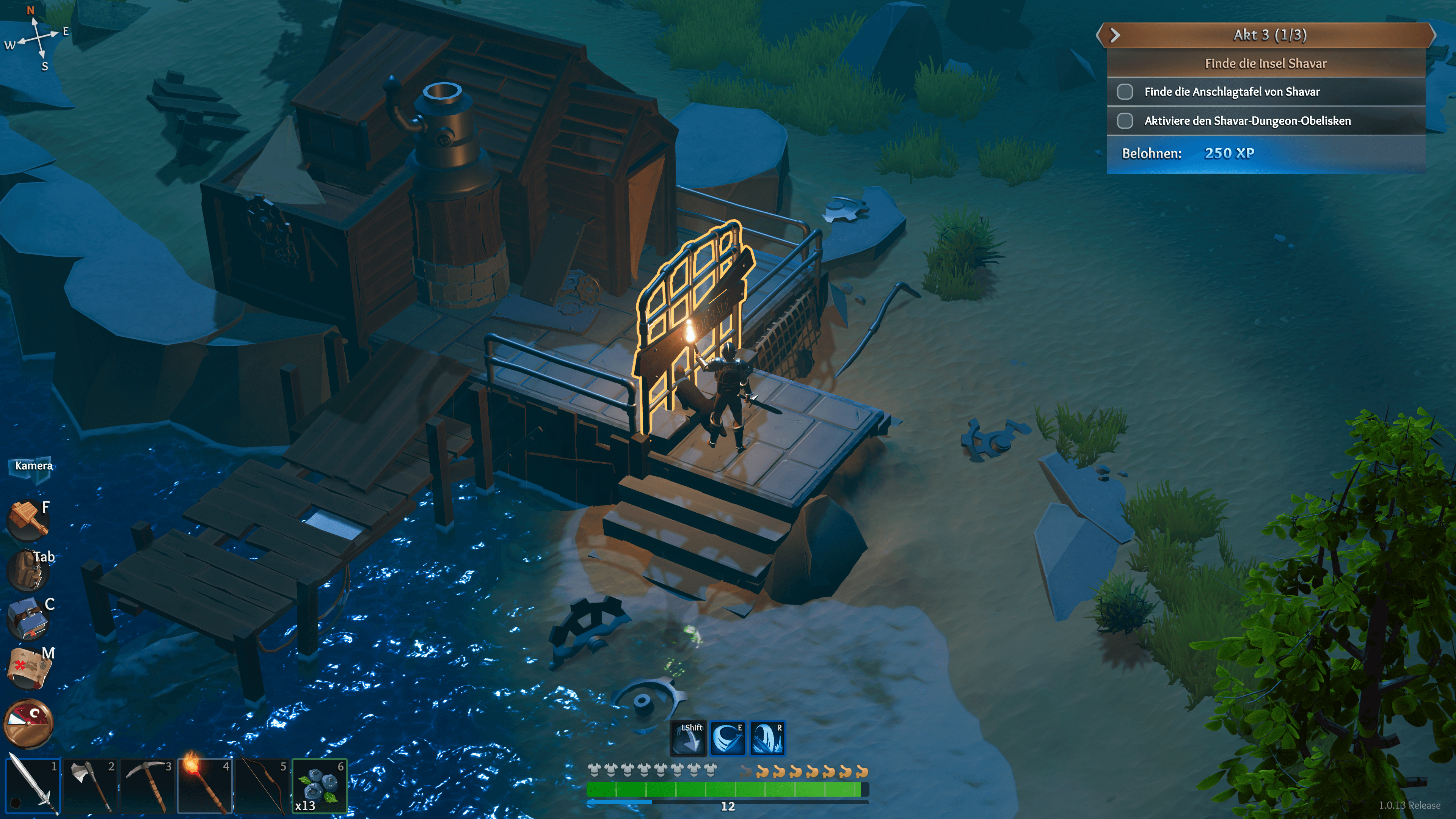Activate the dodge roll ability icon
1456x819 pixels.
click(x=688, y=738)
